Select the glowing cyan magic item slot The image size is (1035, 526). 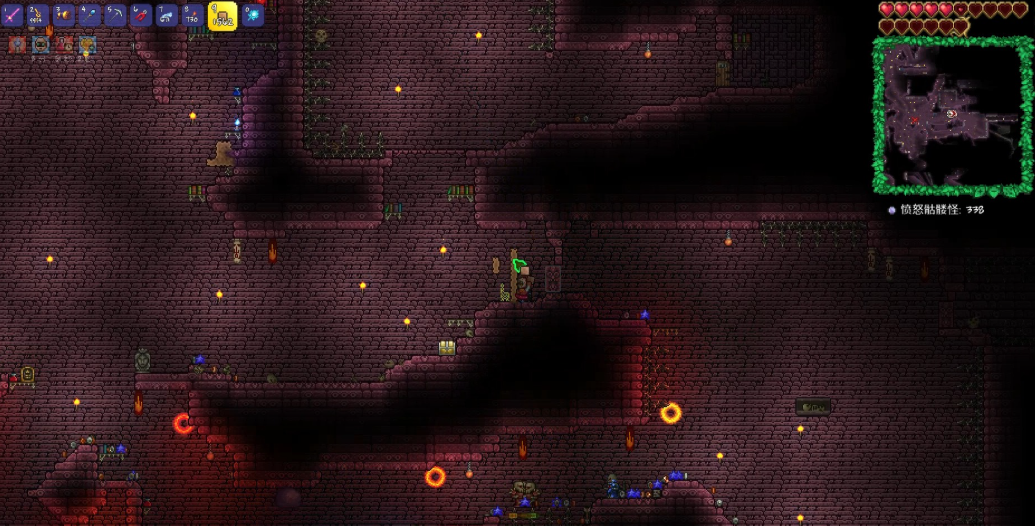click(x=253, y=15)
